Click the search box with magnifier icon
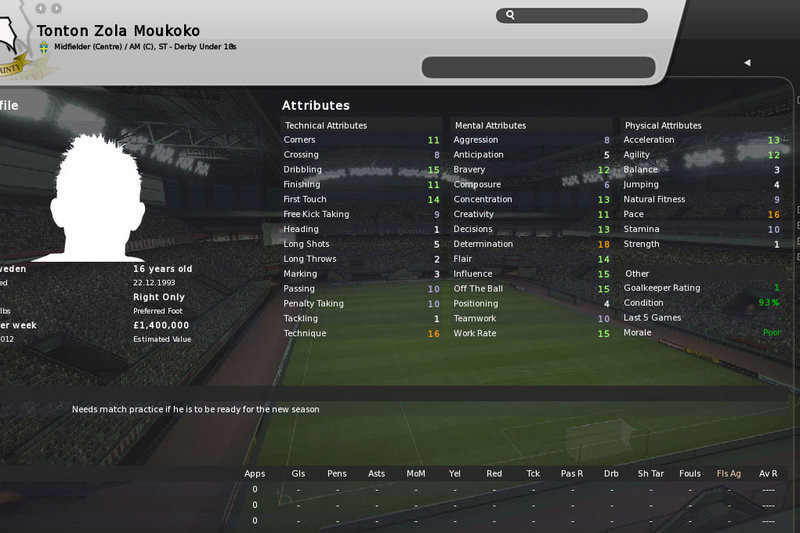The height and width of the screenshot is (533, 800). click(571, 15)
